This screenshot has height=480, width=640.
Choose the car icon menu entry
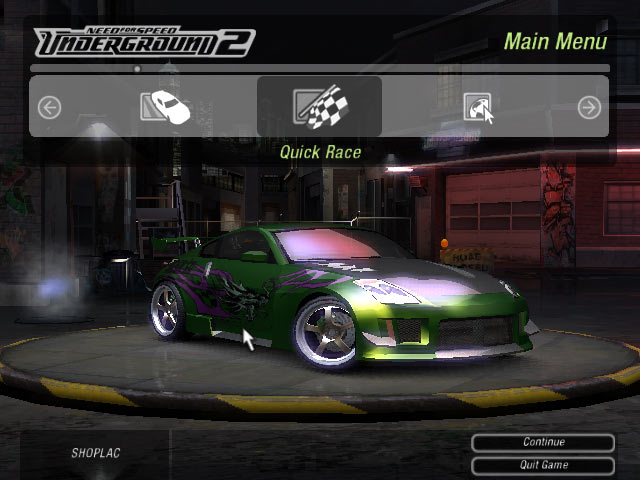[166, 107]
